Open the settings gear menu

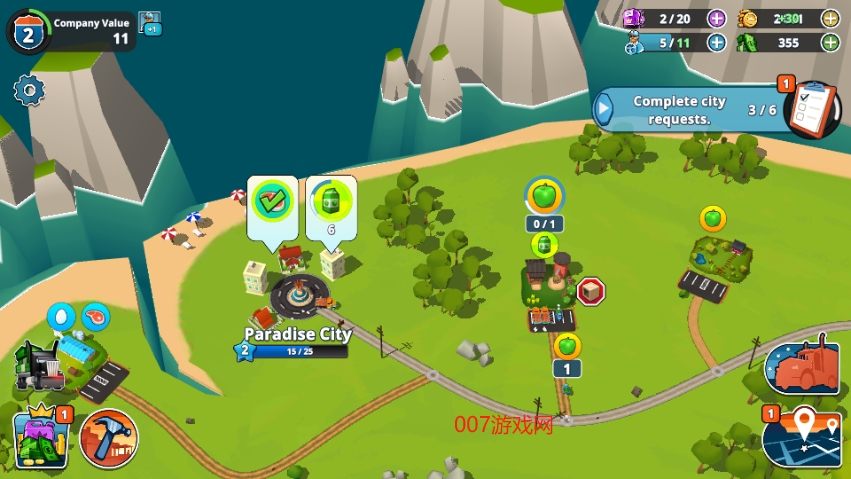29,91
